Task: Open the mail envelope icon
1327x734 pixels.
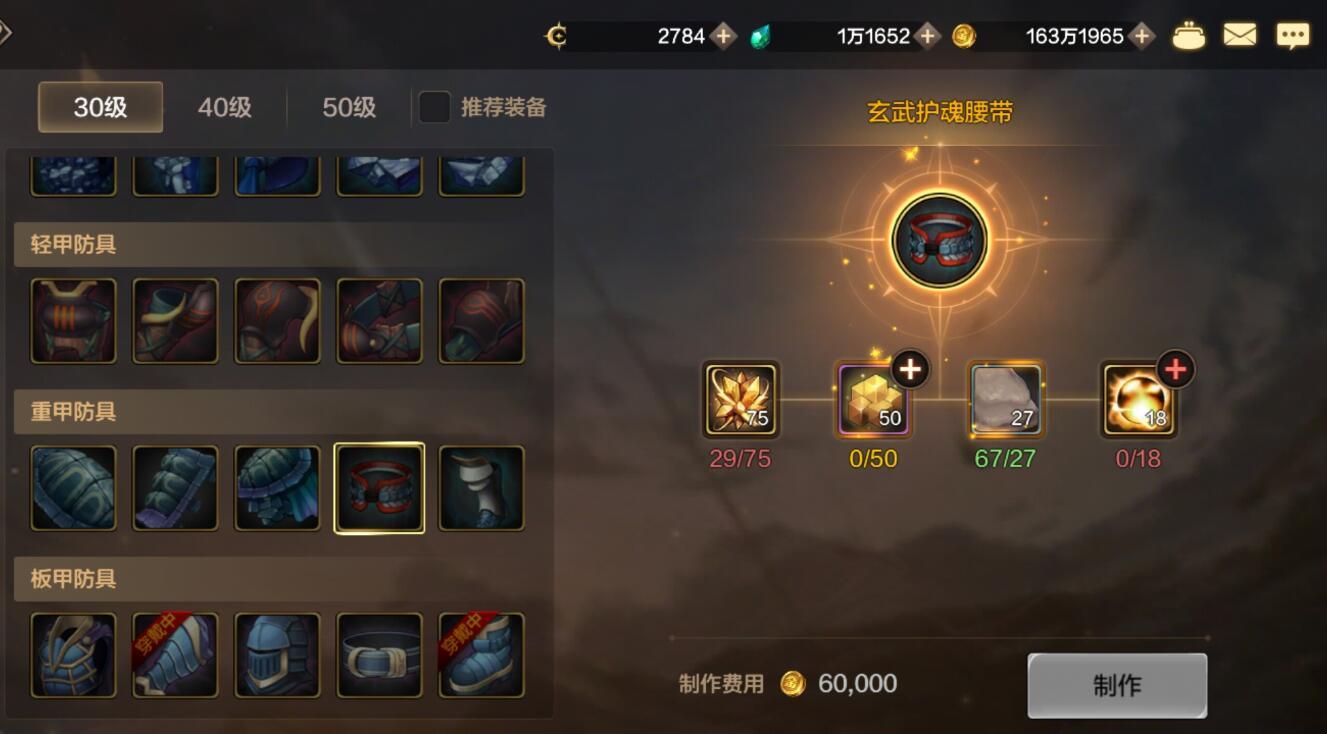Action: coord(1240,35)
